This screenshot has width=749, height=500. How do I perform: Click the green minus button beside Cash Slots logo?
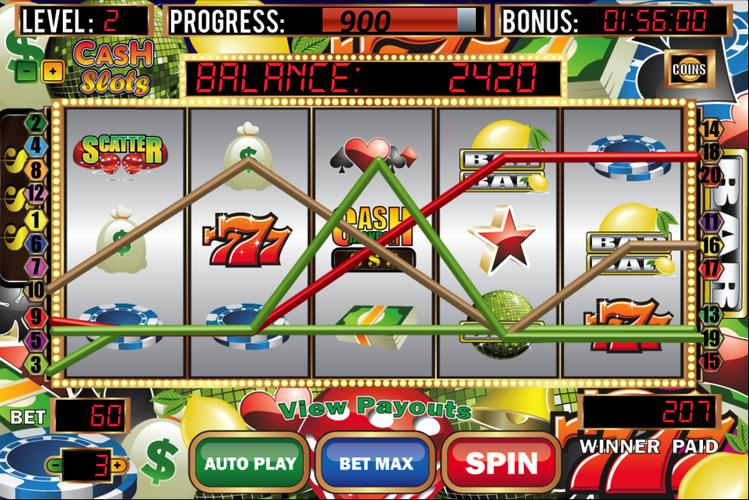click(27, 71)
